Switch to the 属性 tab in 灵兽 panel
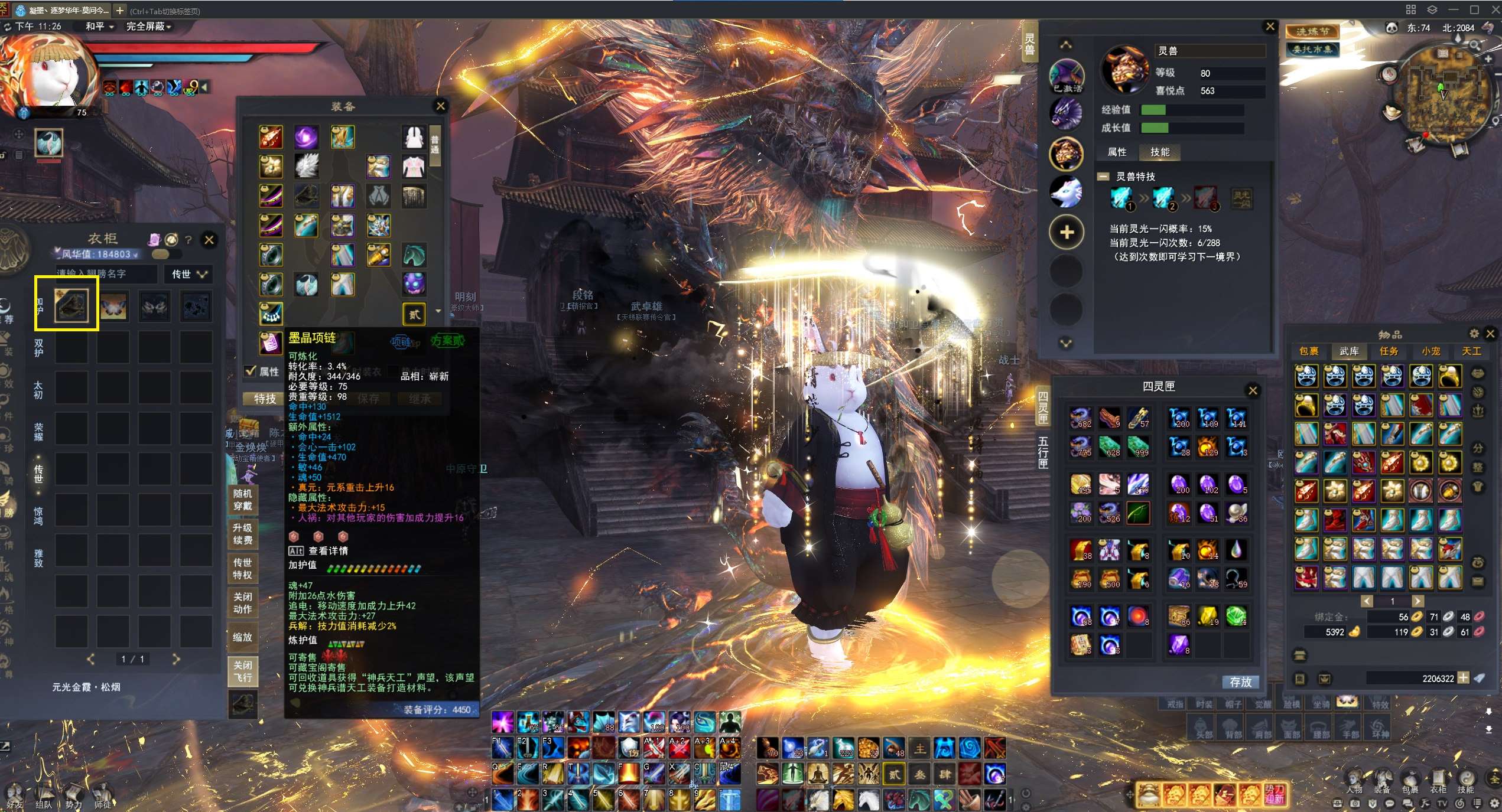The image size is (1502, 812). tap(1117, 152)
